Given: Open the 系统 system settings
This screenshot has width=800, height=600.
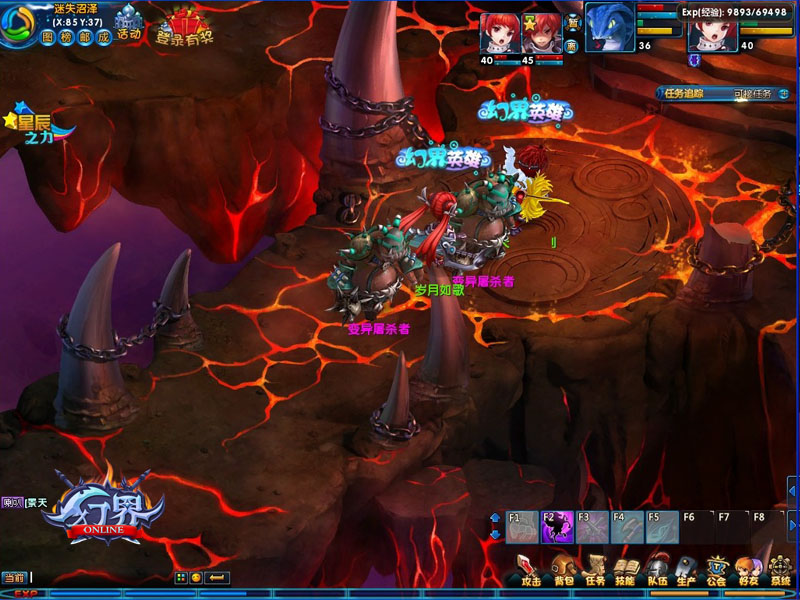Looking at the screenshot, I should 779,571.
